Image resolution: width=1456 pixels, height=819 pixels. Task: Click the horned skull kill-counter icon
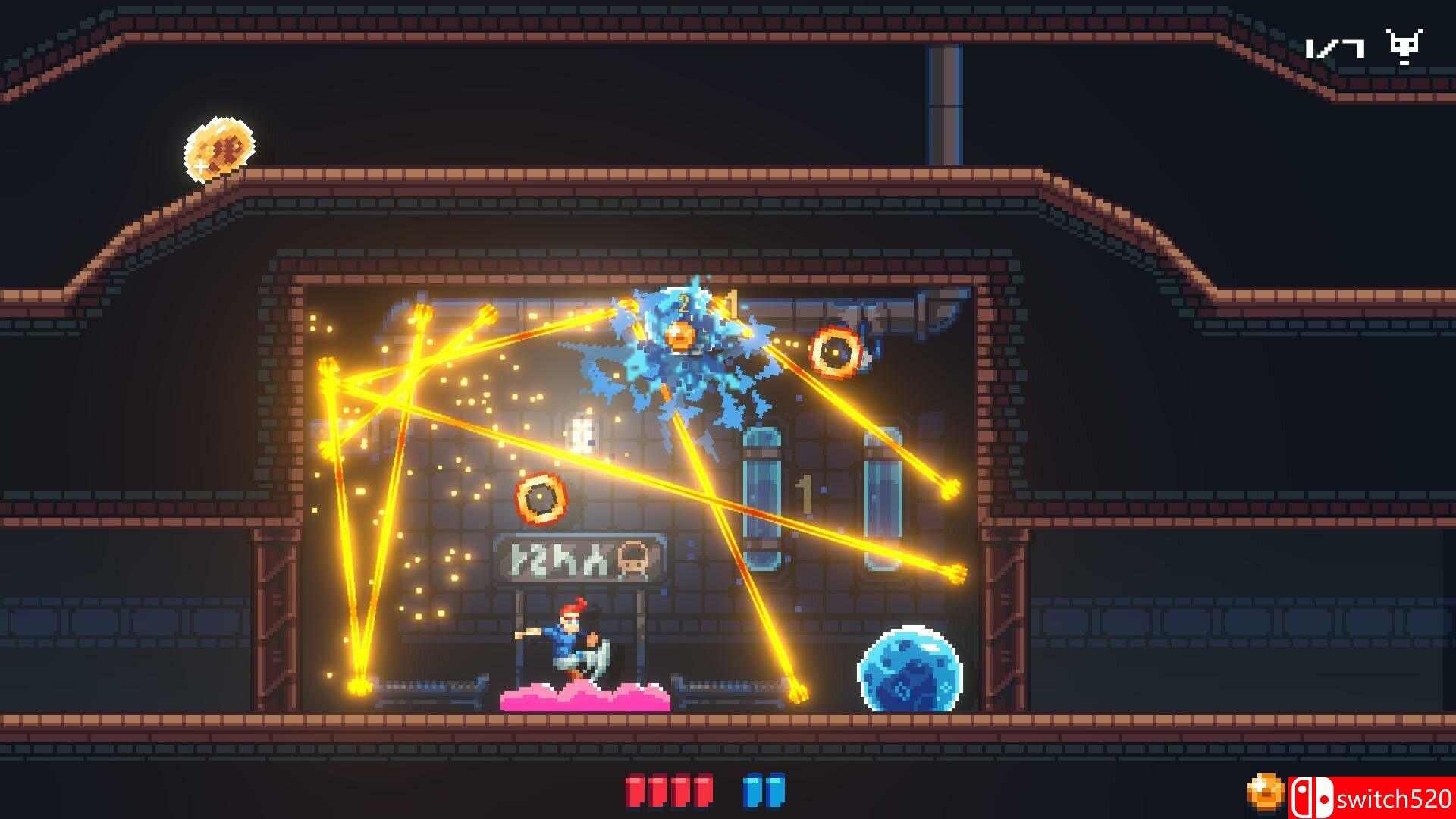pyautogui.click(x=1404, y=47)
